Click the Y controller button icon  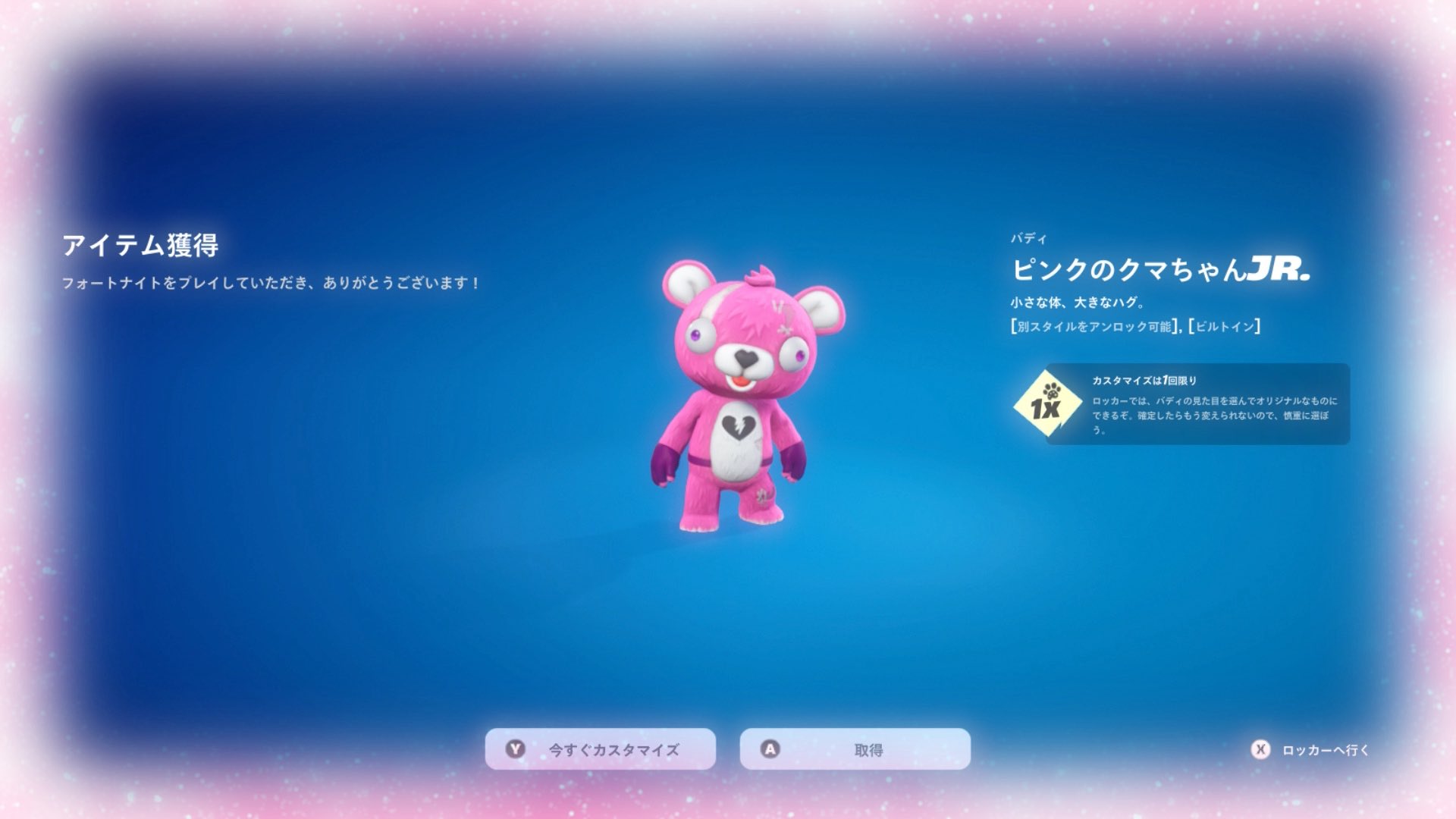pos(516,748)
